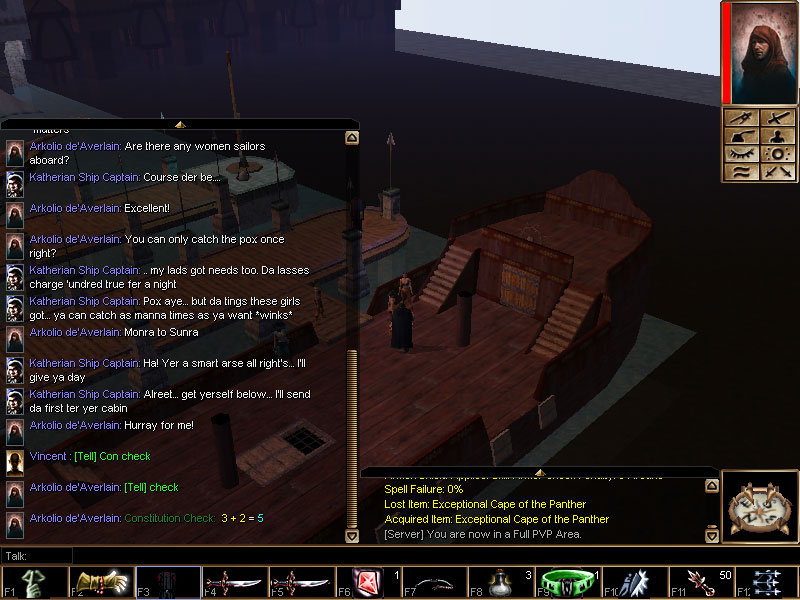Equip the curved black bow in F7
The width and height of the screenshot is (800, 600).
pyautogui.click(x=430, y=582)
